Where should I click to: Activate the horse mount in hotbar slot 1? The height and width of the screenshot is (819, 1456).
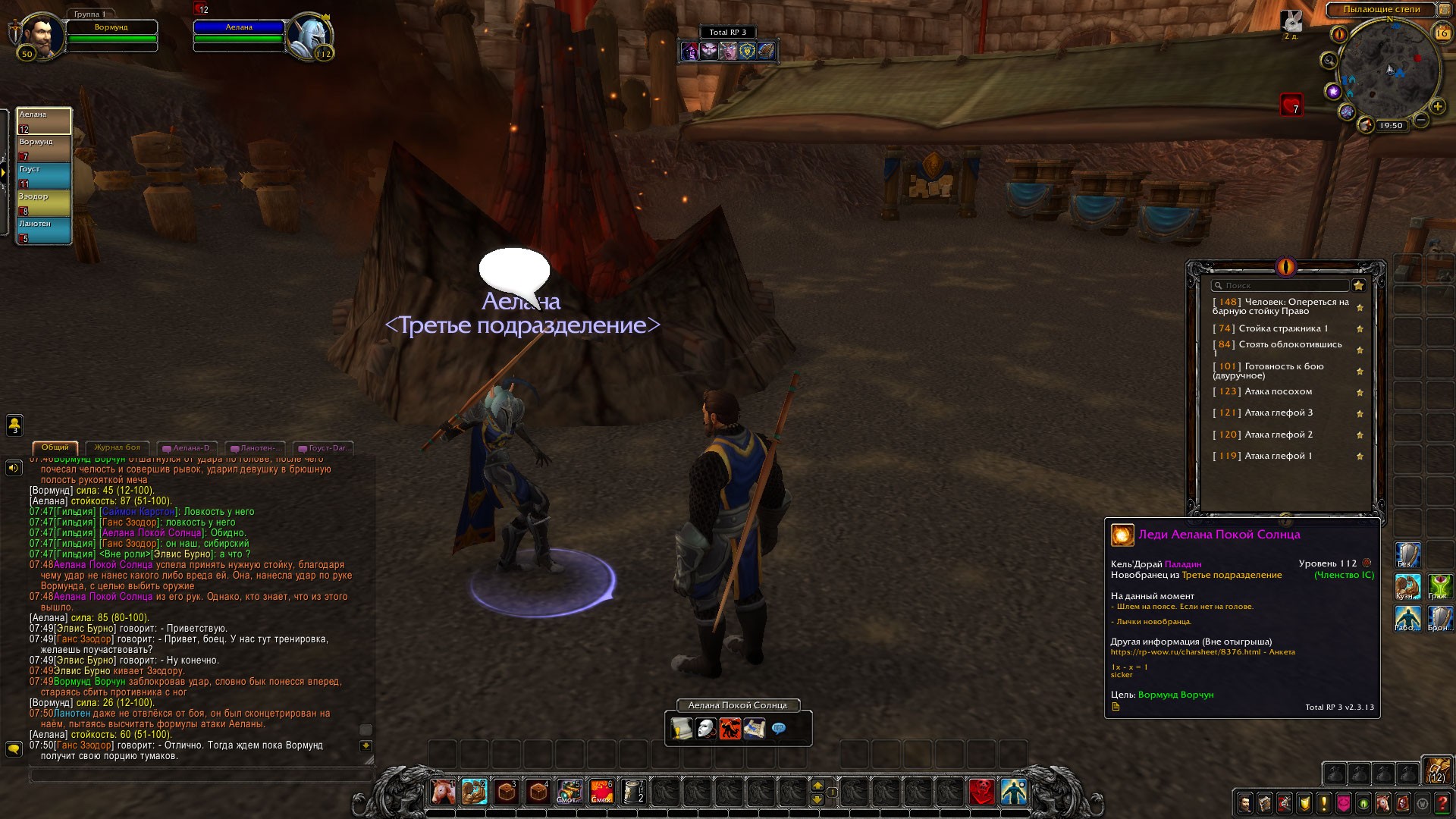click(x=443, y=792)
